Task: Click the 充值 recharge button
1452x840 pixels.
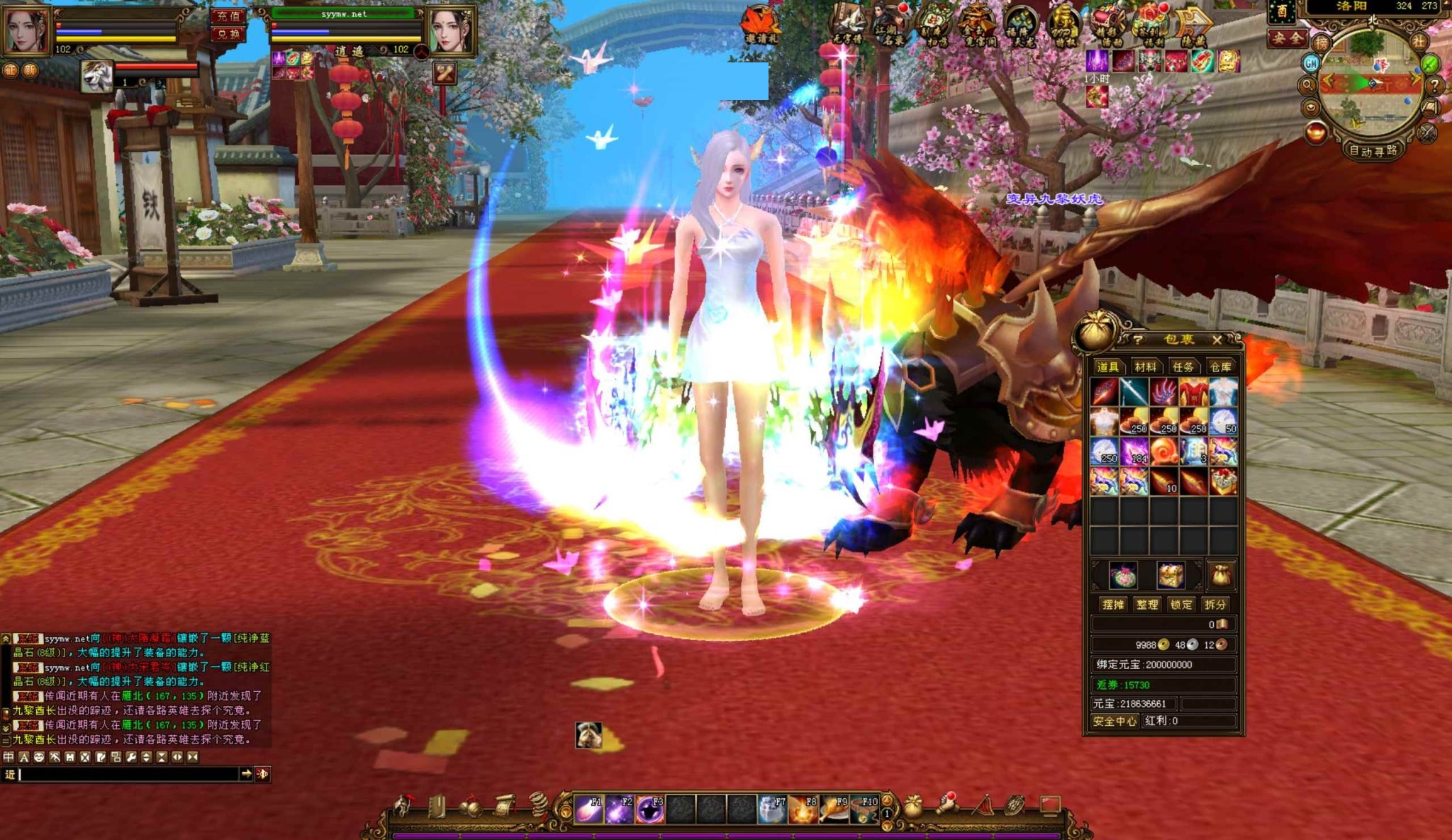Action: click(x=228, y=16)
